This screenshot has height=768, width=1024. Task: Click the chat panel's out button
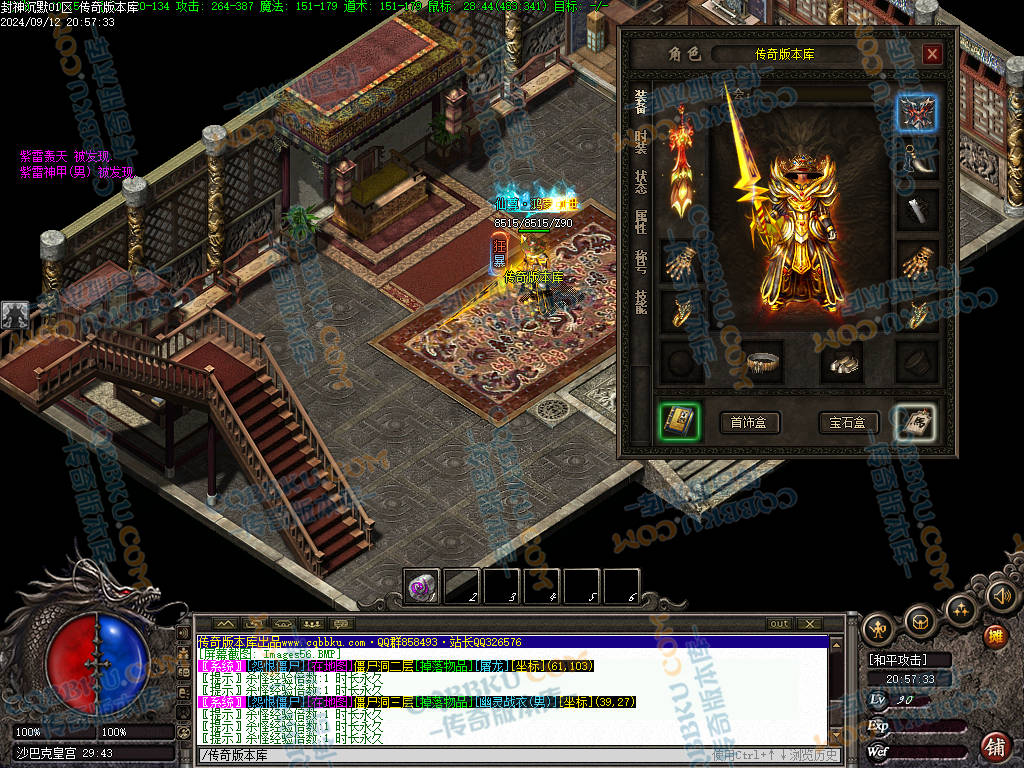(x=779, y=624)
